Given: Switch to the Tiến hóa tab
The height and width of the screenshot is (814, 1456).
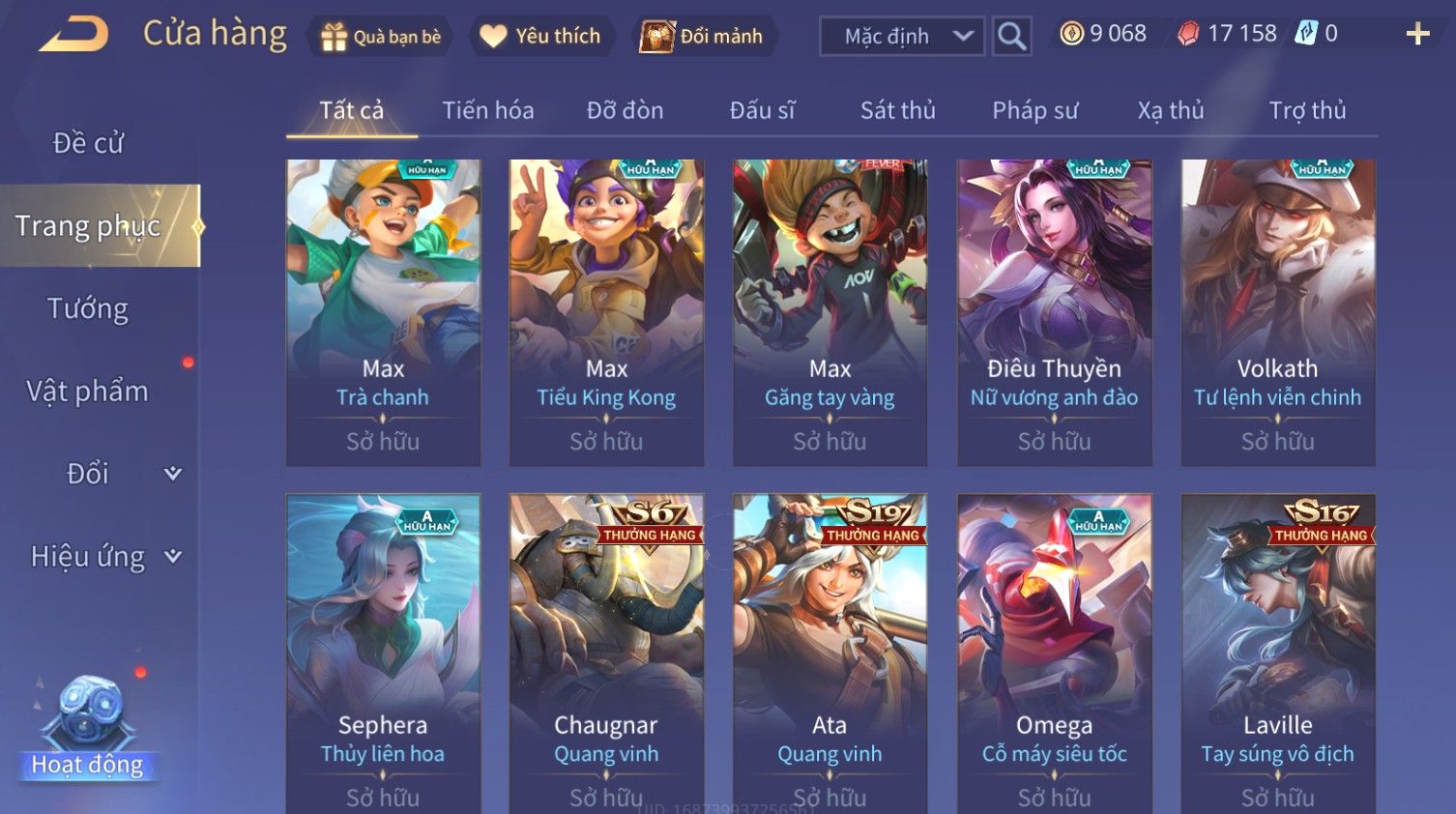Looking at the screenshot, I should point(488,110).
